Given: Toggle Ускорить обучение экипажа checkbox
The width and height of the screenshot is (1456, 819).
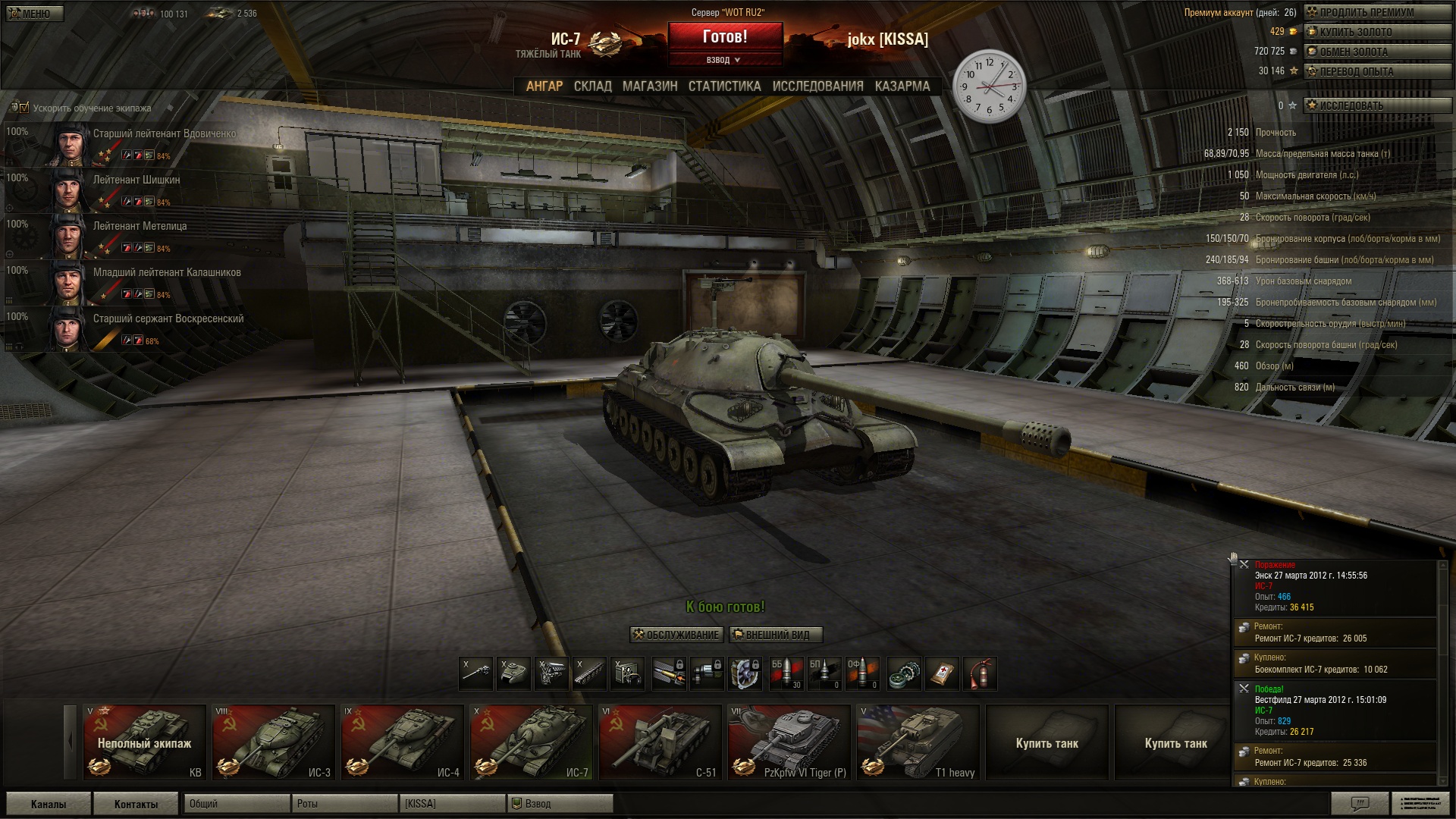Looking at the screenshot, I should coord(24,108).
